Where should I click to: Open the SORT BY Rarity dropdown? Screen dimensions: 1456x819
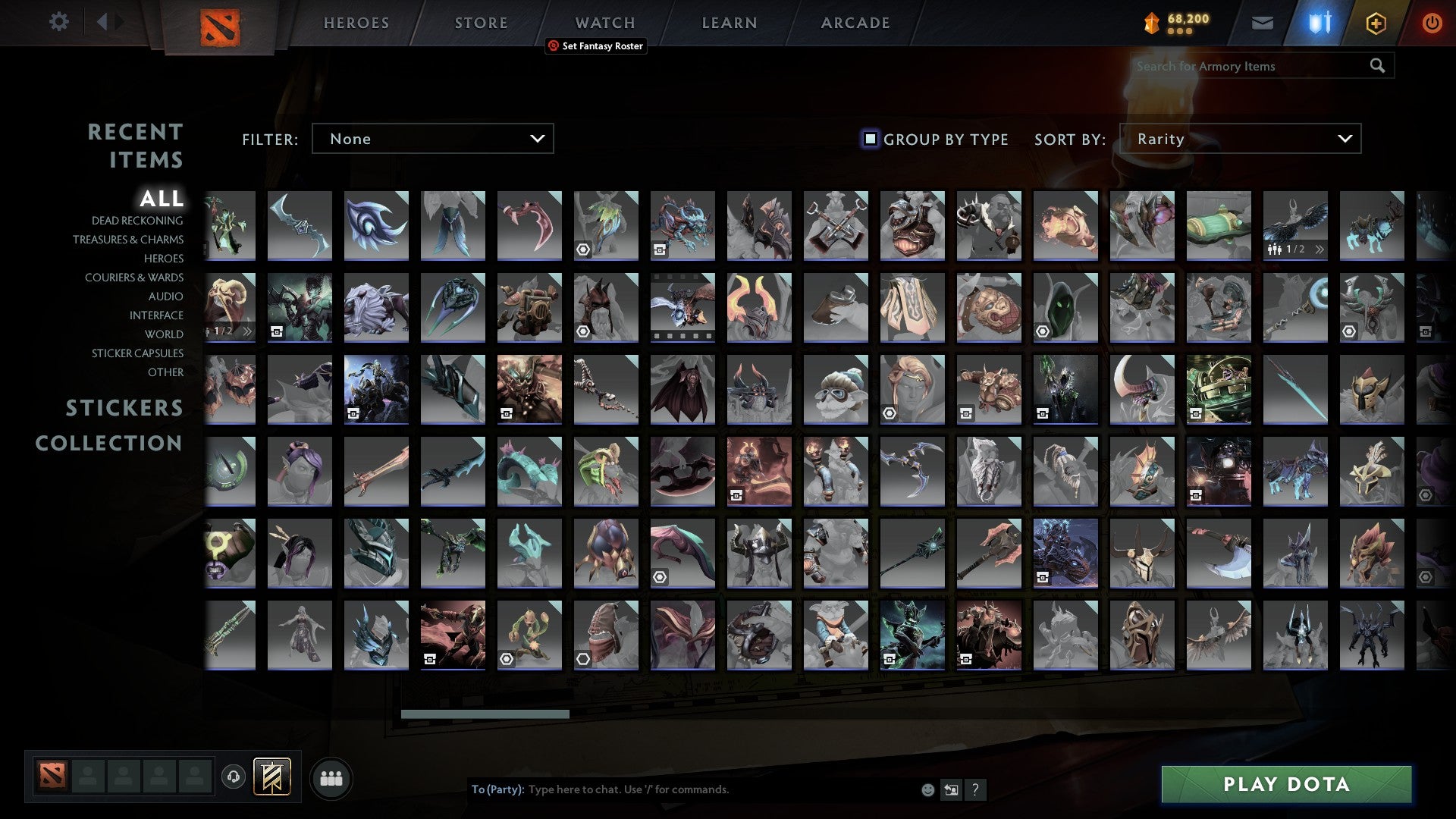[1244, 139]
